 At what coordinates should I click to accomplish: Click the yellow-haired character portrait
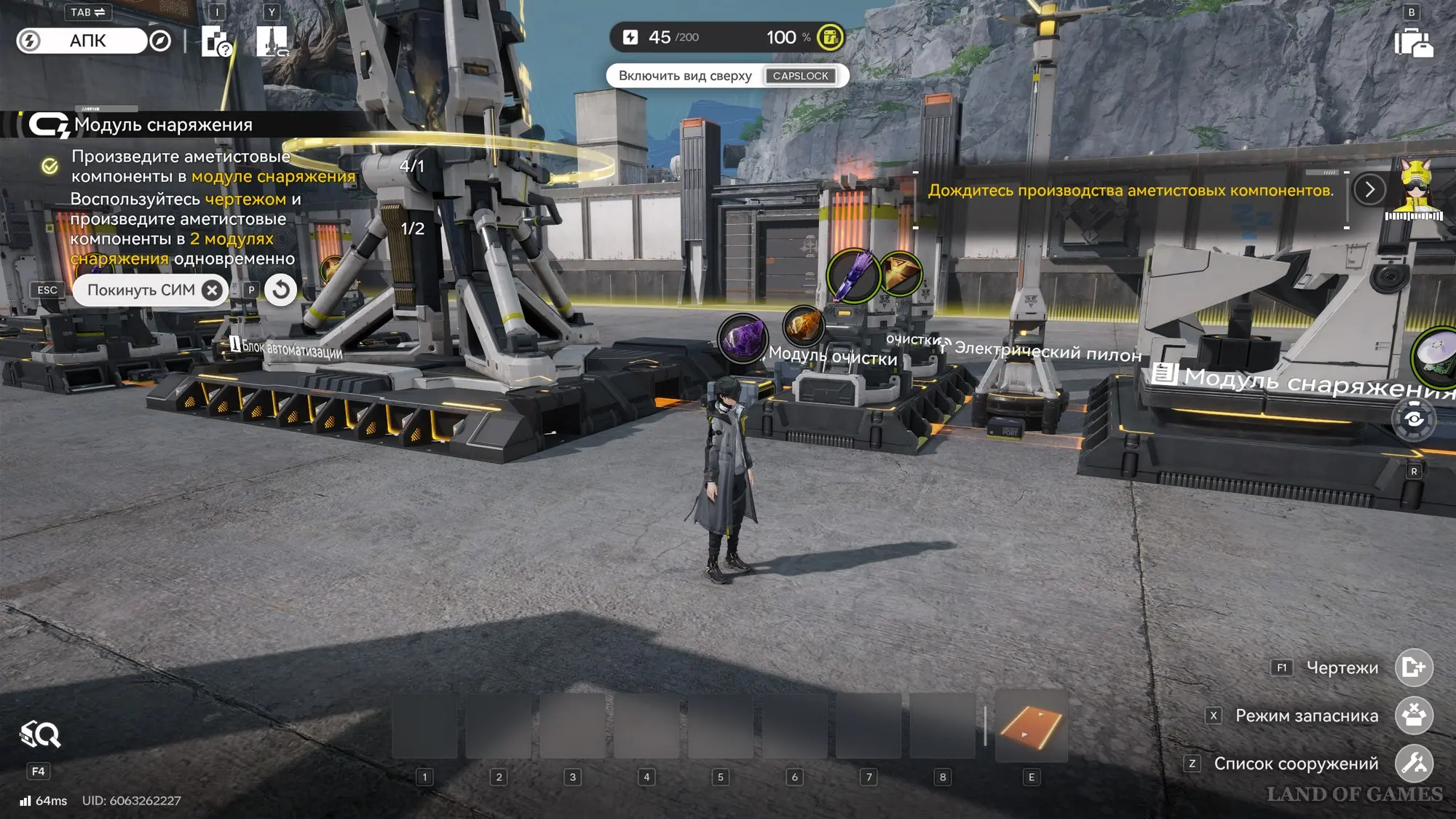point(1415,189)
